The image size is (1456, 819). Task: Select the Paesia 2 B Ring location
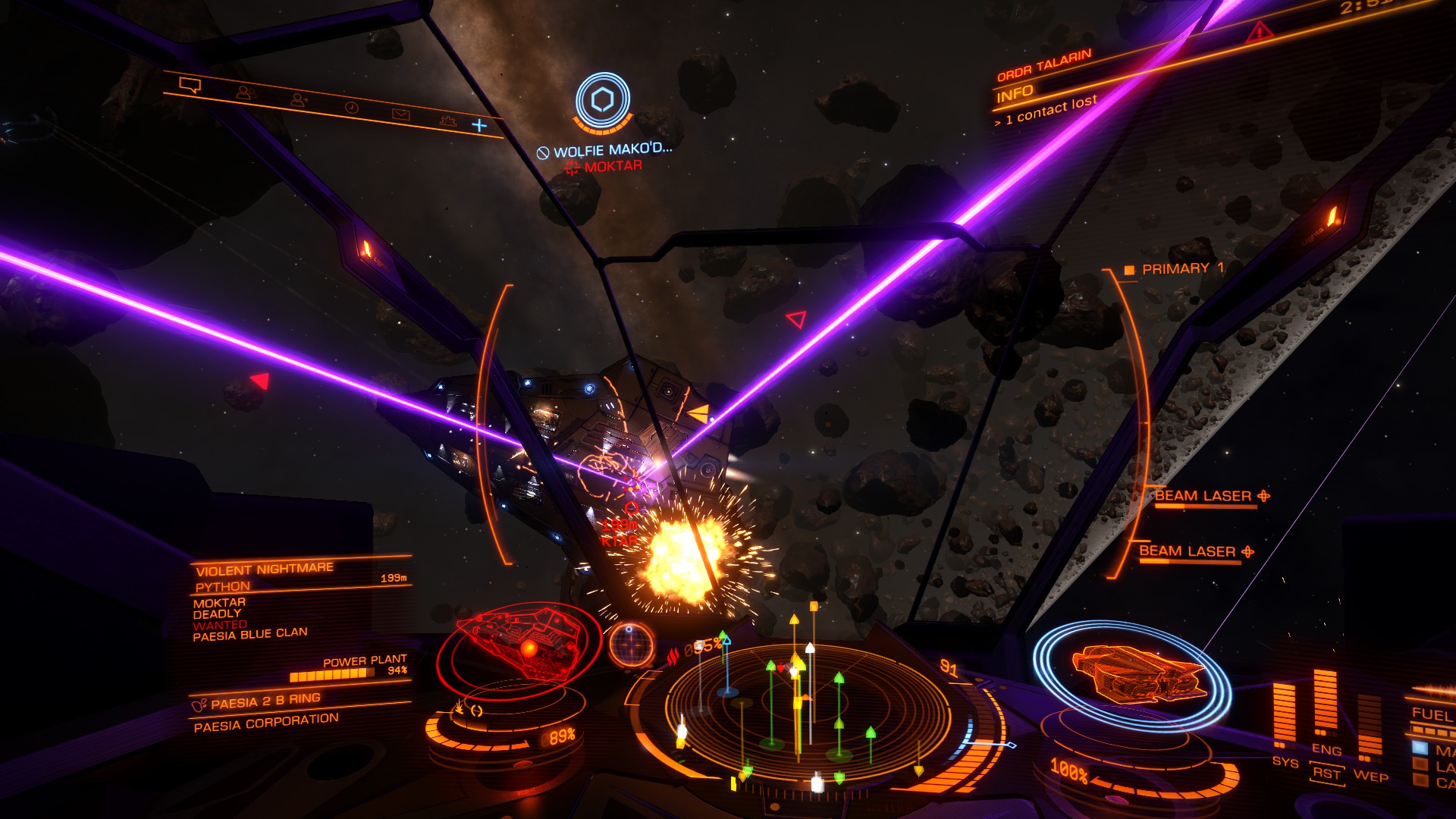tap(265, 701)
